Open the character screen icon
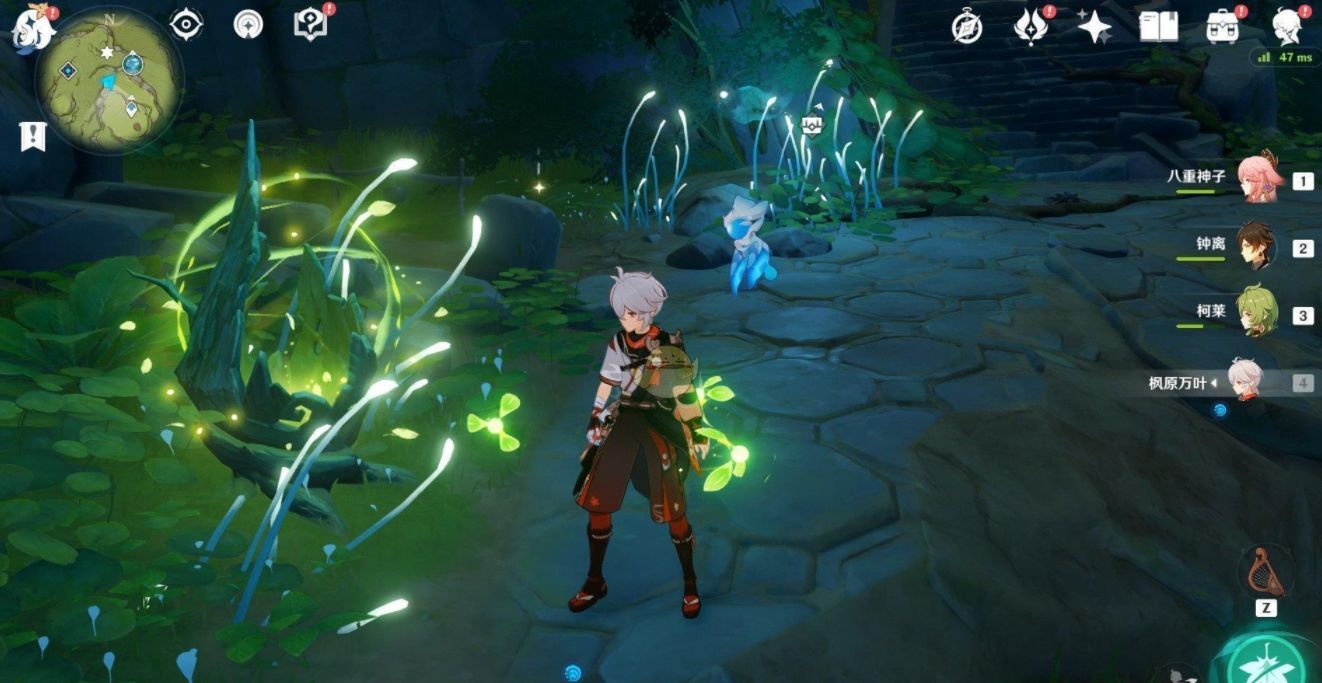1322x683 pixels. point(1286,27)
